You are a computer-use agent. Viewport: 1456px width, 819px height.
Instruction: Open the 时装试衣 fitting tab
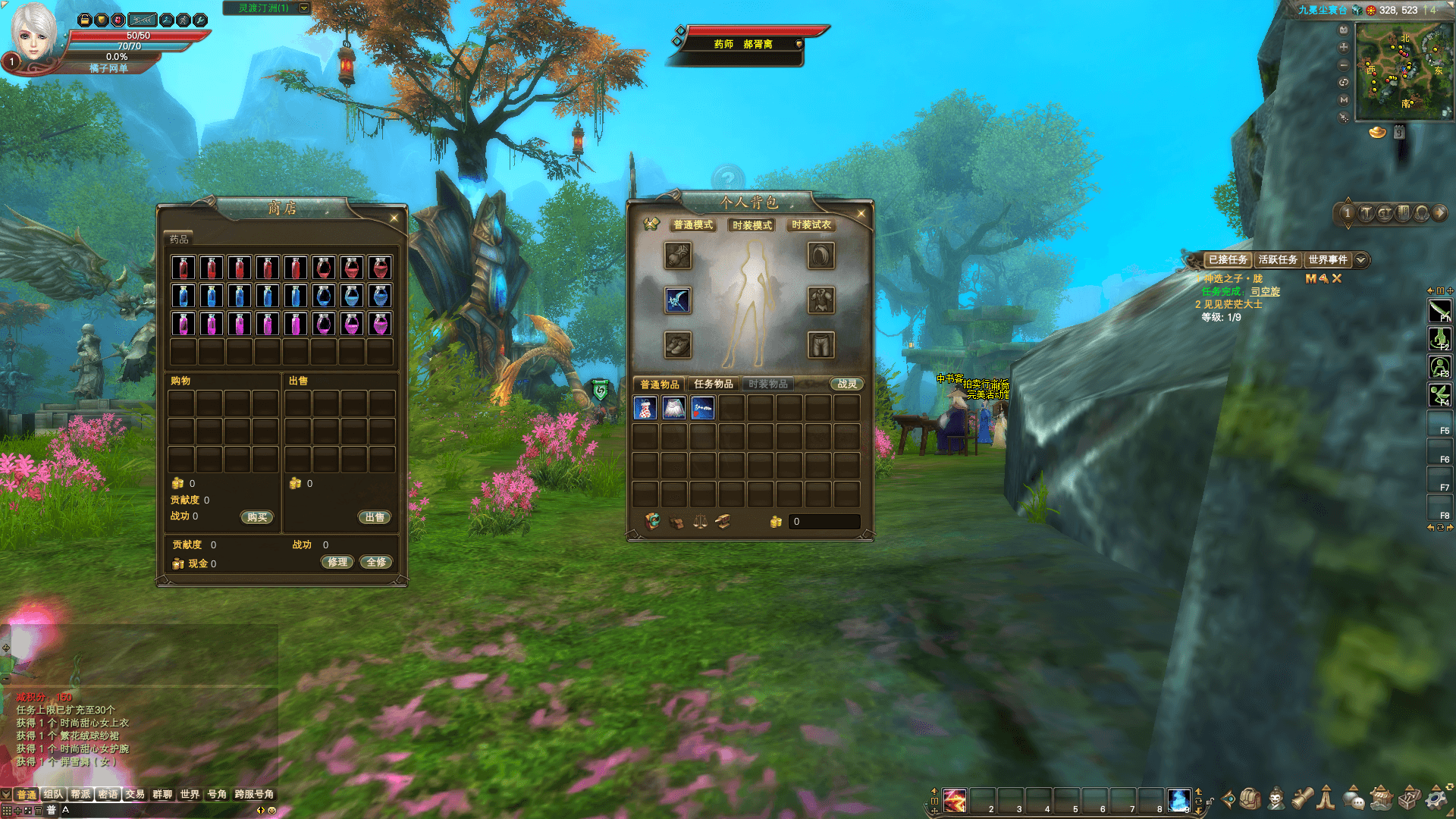click(811, 225)
